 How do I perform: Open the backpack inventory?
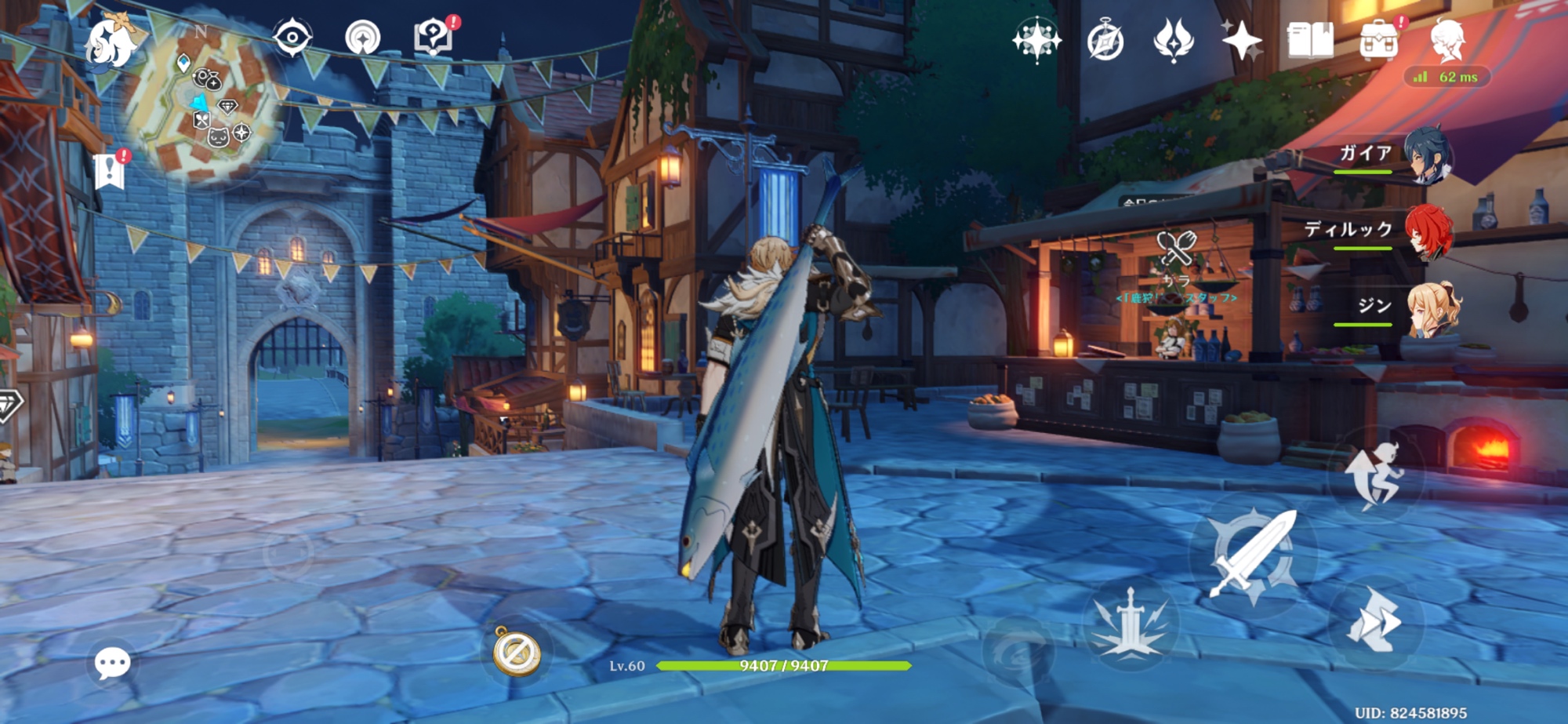pyautogui.click(x=1378, y=41)
